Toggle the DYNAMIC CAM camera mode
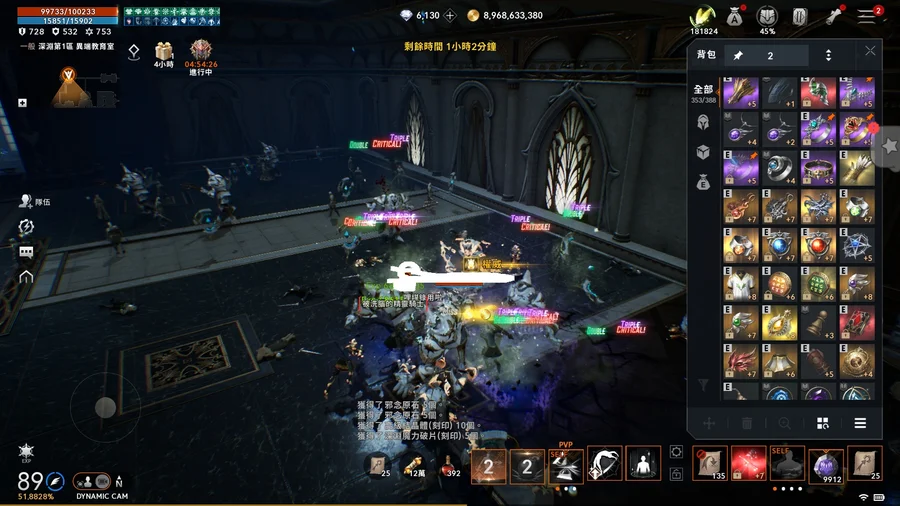This screenshot has height=506, width=900. 101,481
